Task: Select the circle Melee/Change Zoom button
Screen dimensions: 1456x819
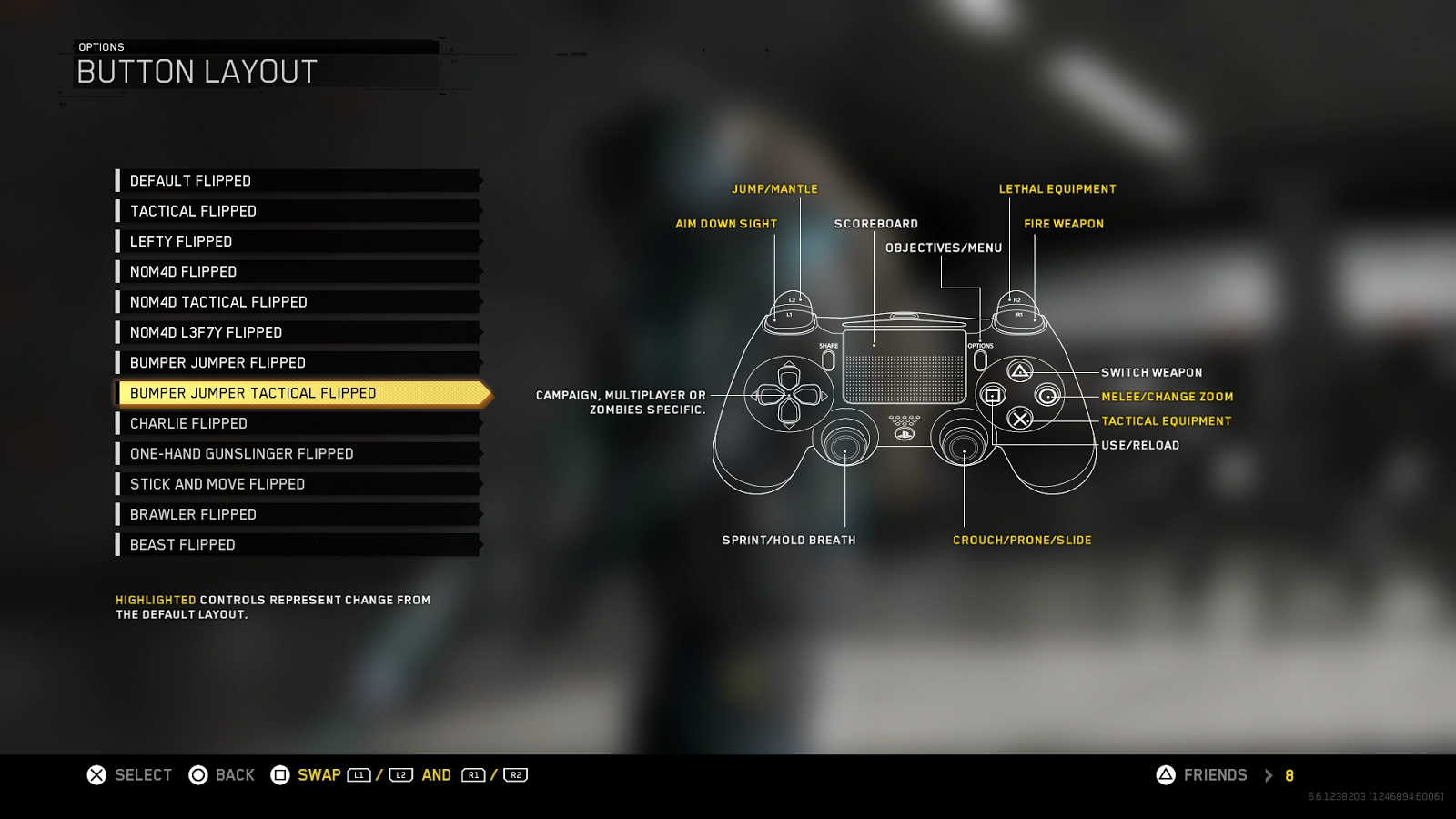Action: point(1047,396)
